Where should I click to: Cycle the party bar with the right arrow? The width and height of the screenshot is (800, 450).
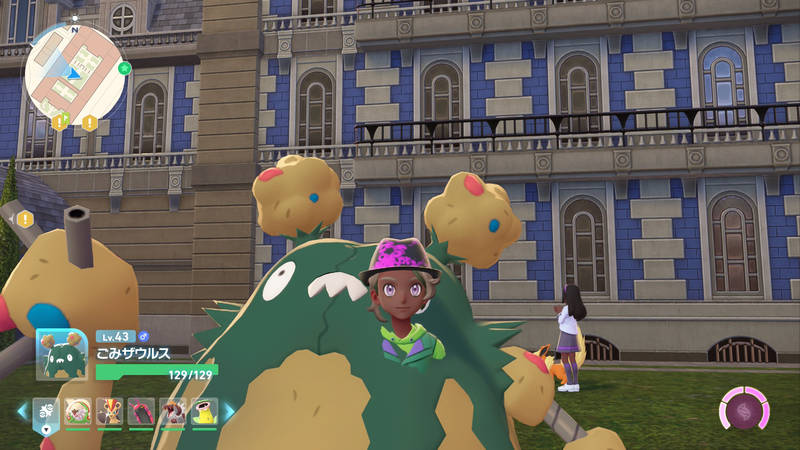coord(228,411)
